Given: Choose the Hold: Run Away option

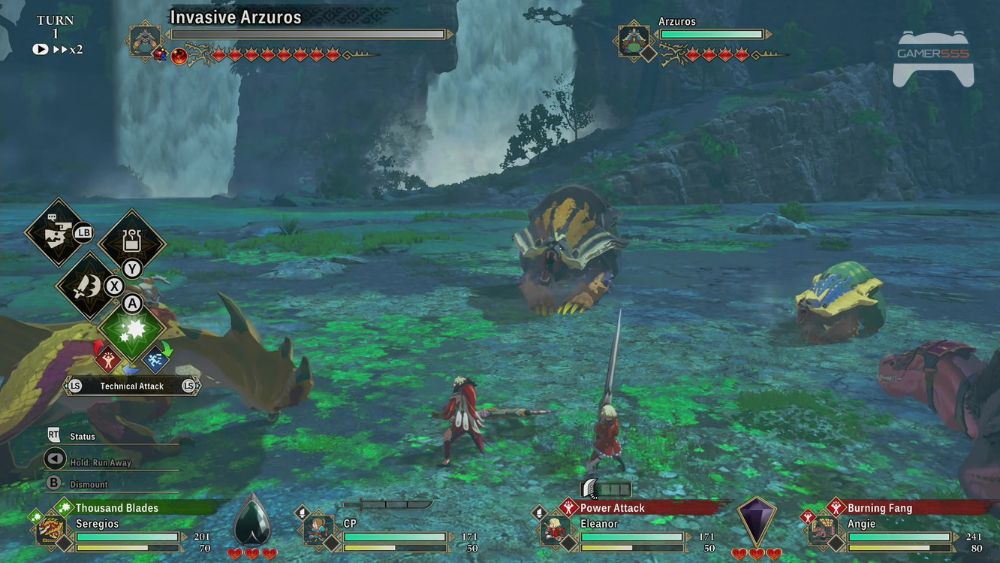Looking at the screenshot, I should tap(97, 461).
